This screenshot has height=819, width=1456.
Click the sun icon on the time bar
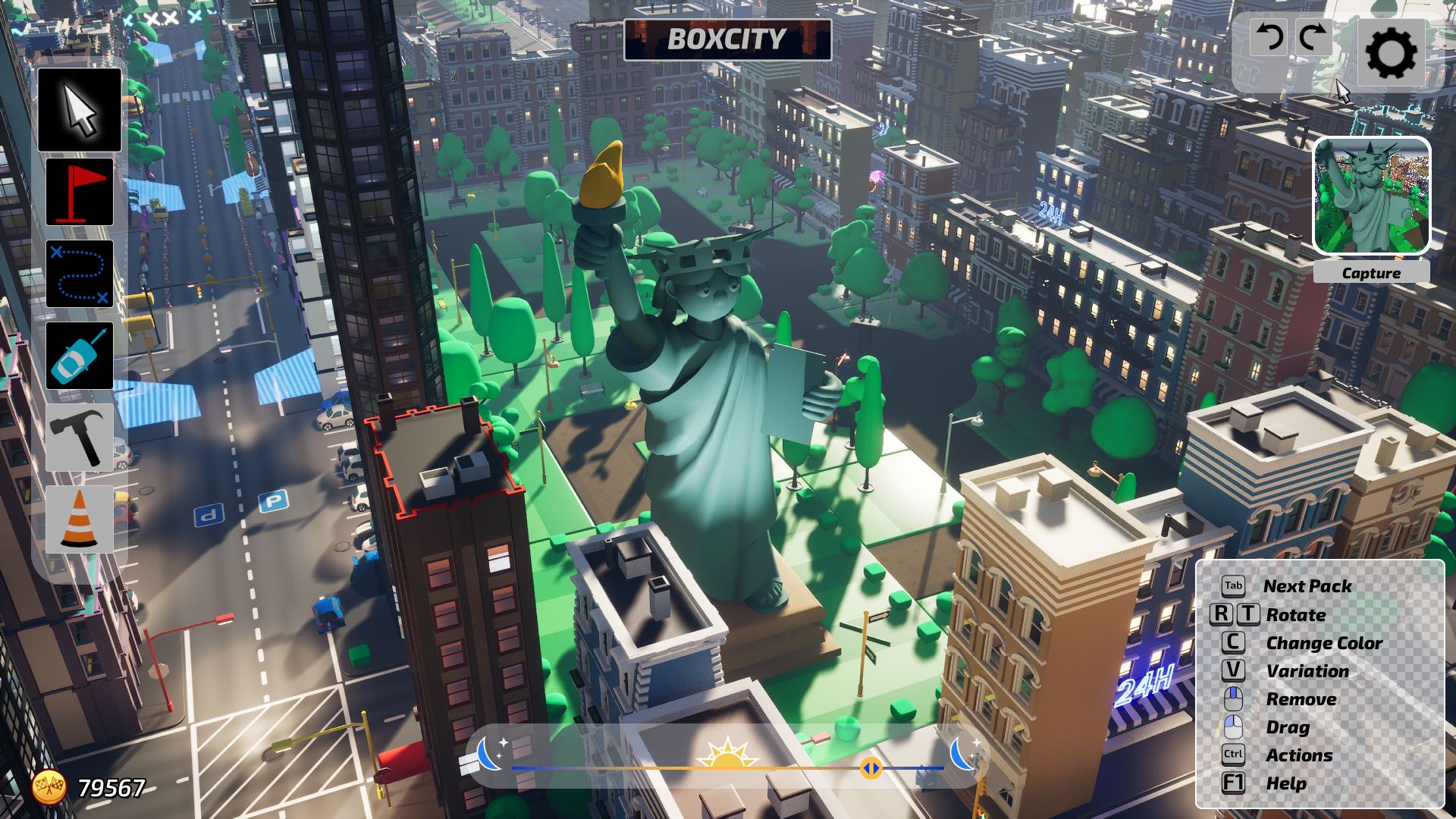[727, 753]
